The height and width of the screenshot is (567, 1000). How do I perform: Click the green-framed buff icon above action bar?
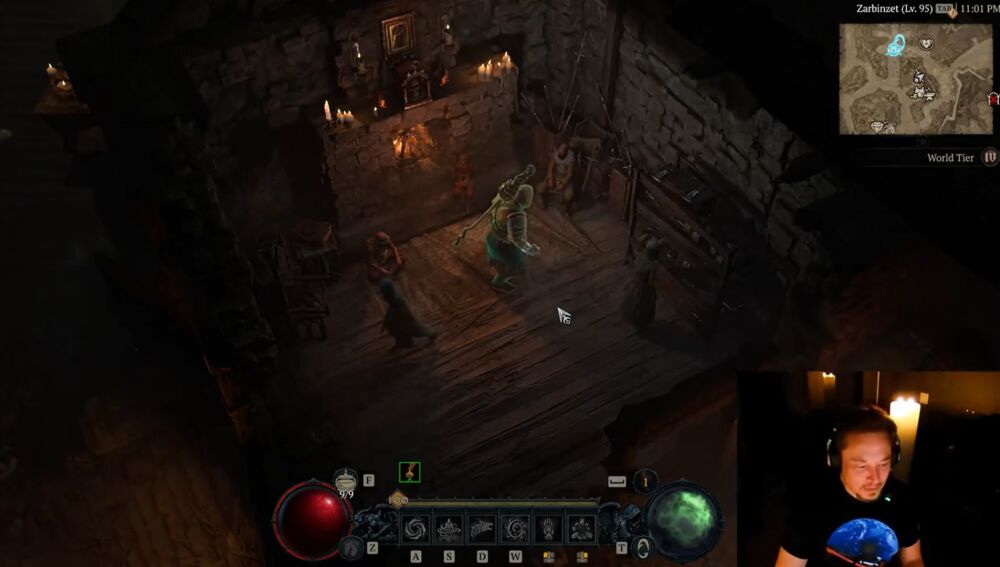tap(409, 472)
